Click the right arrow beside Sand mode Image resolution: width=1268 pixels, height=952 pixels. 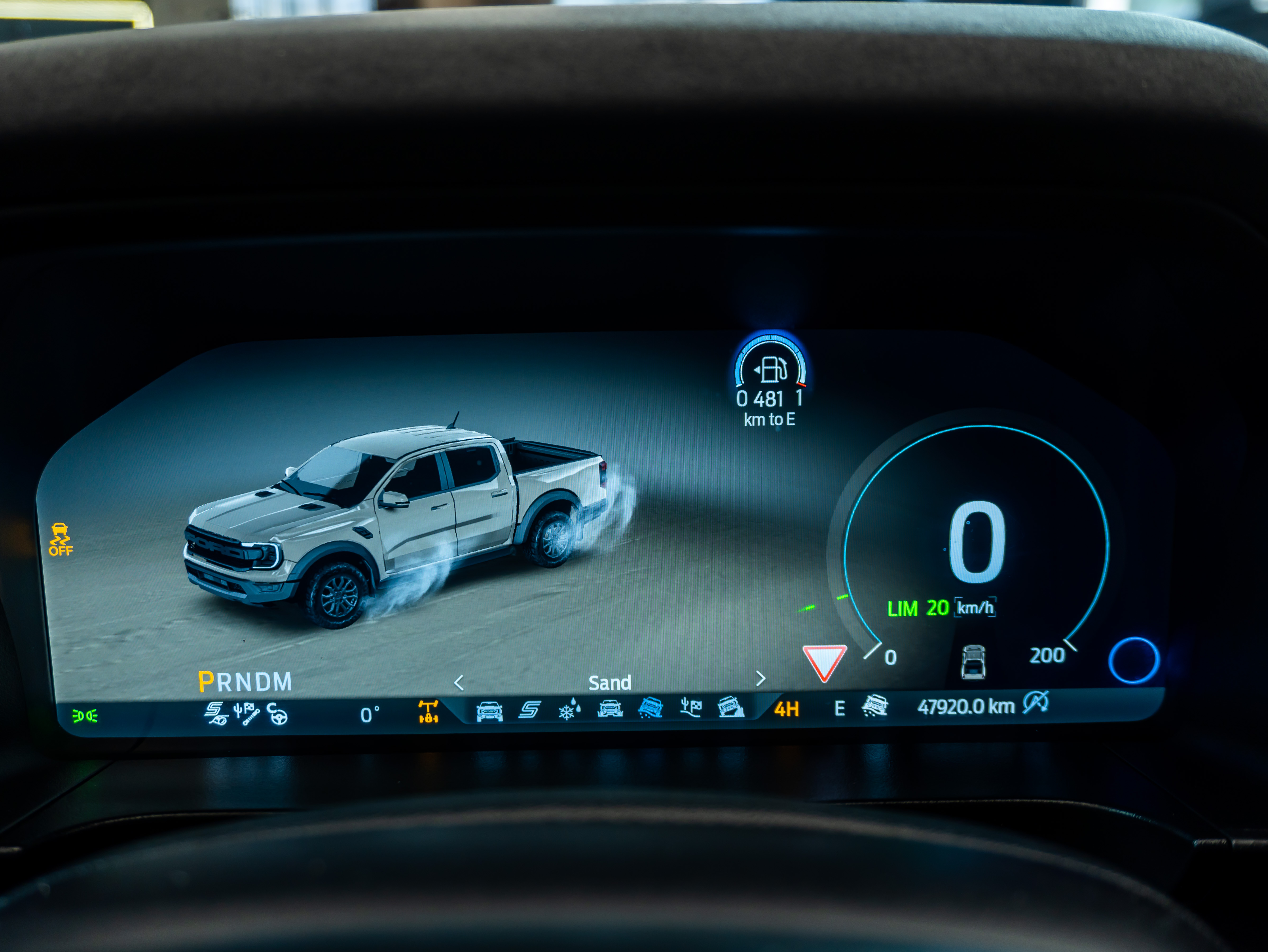[761, 679]
